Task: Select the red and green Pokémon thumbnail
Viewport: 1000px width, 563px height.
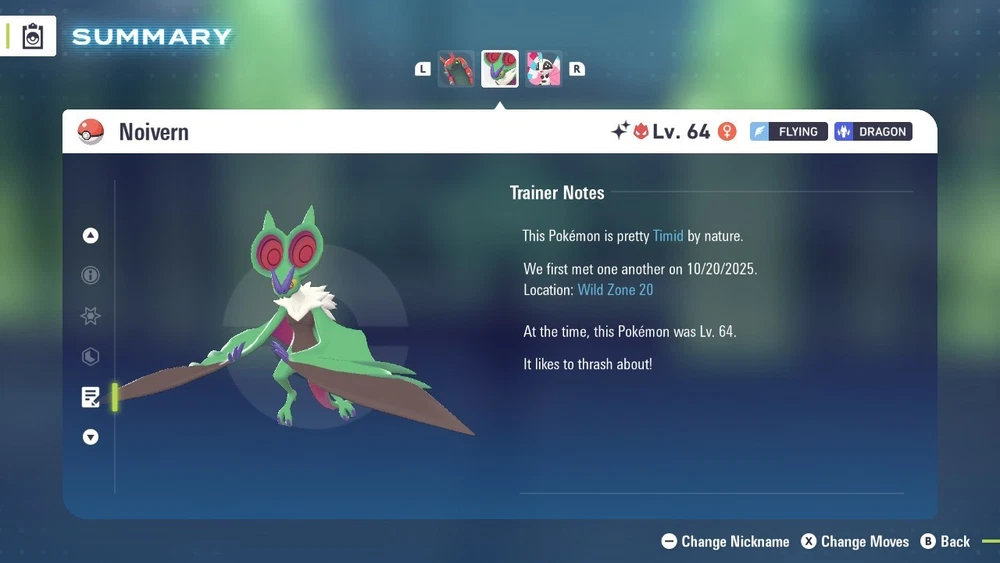Action: [456, 69]
